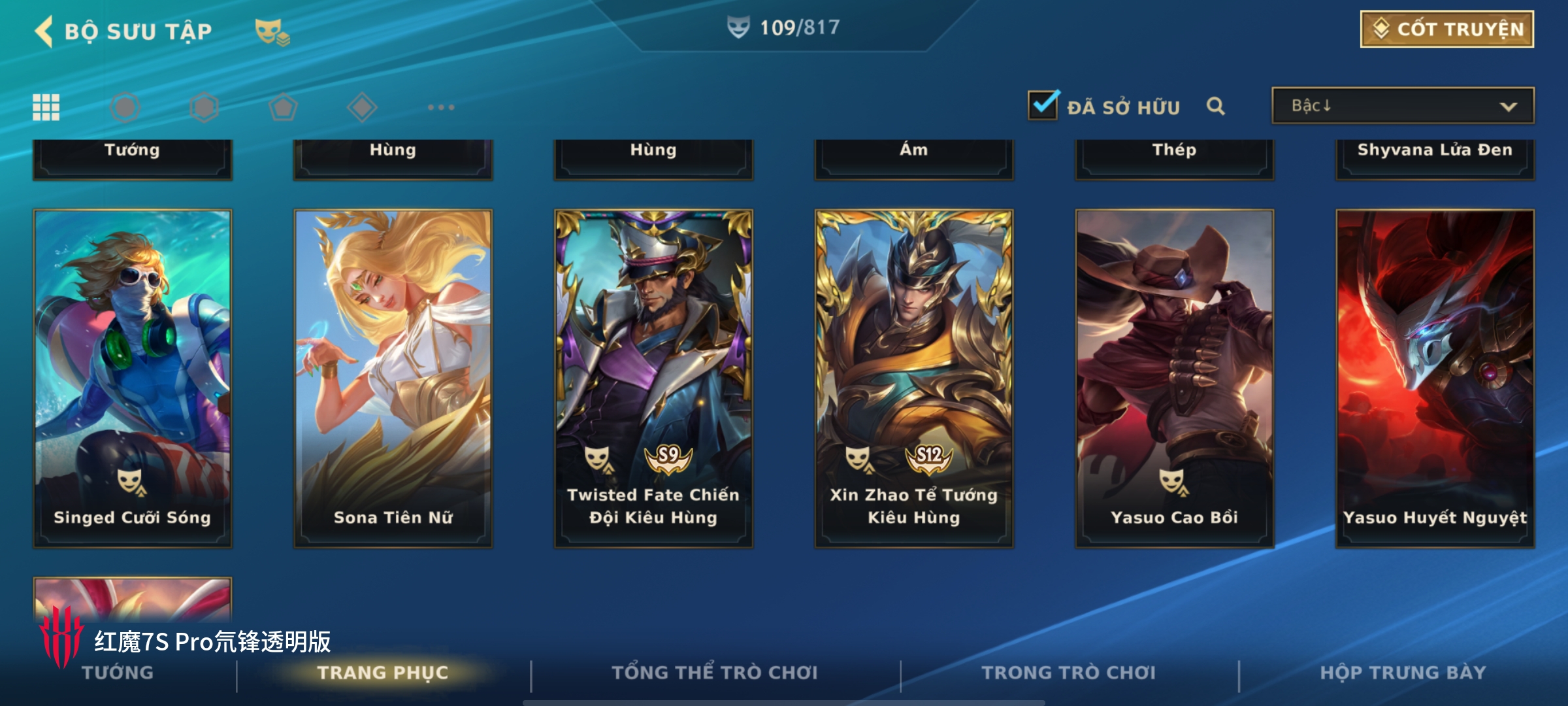Select the all-skins grid filter
Screen dimensions: 1568x706
[x=46, y=107]
